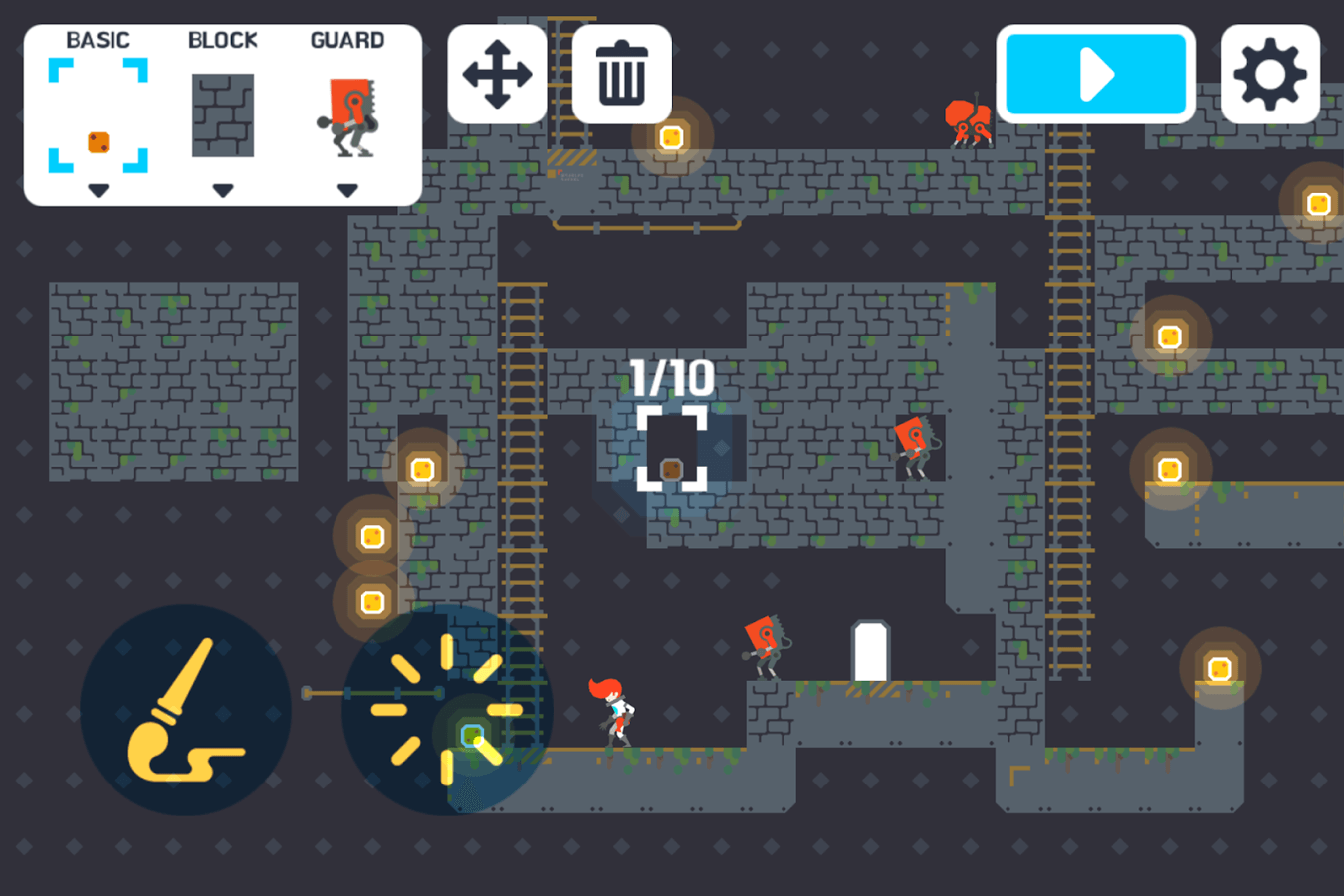Click the white exit door
Screen dimensions: 1344x896
click(869, 652)
